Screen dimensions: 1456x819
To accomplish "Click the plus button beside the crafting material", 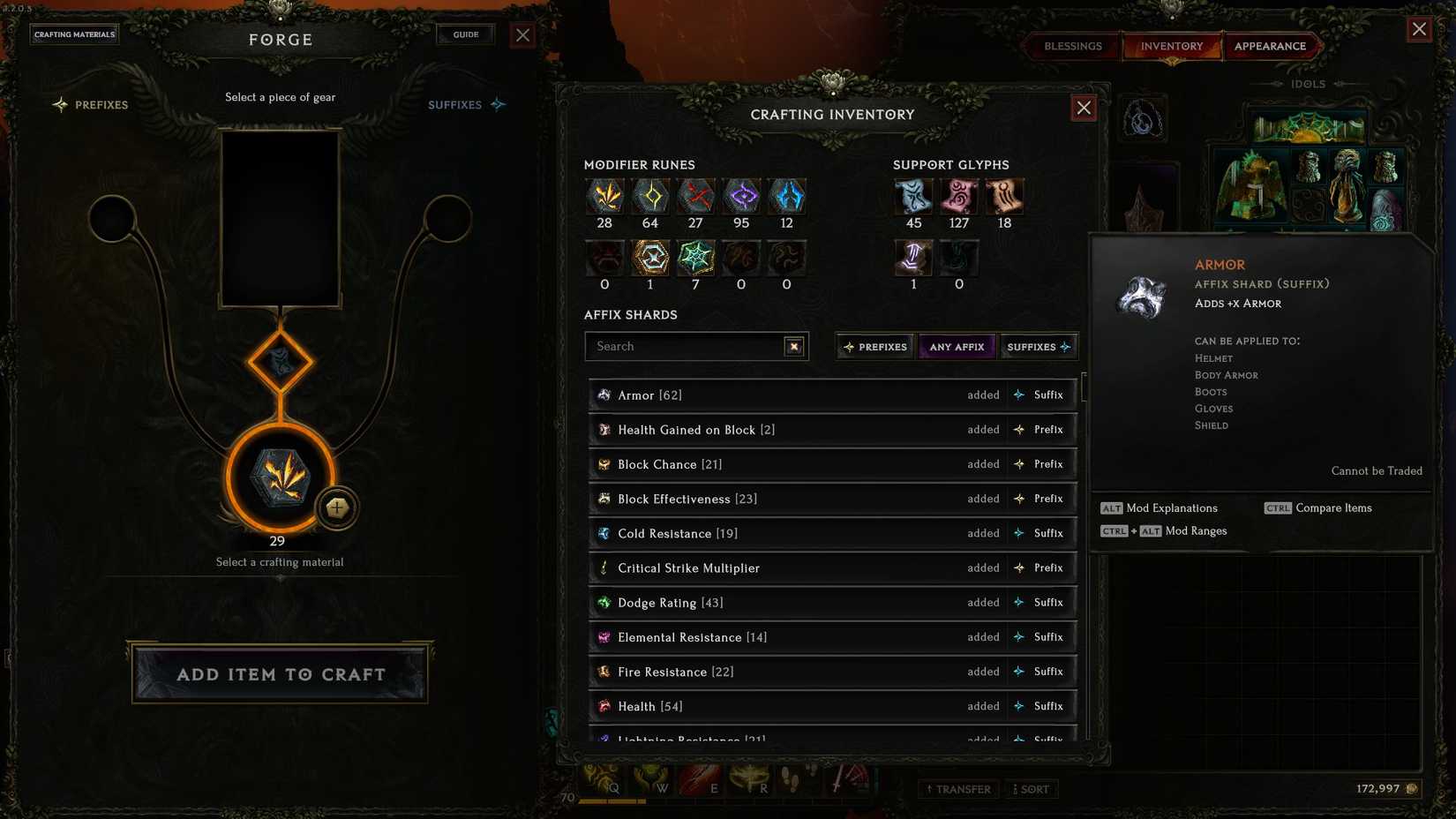I will point(336,507).
